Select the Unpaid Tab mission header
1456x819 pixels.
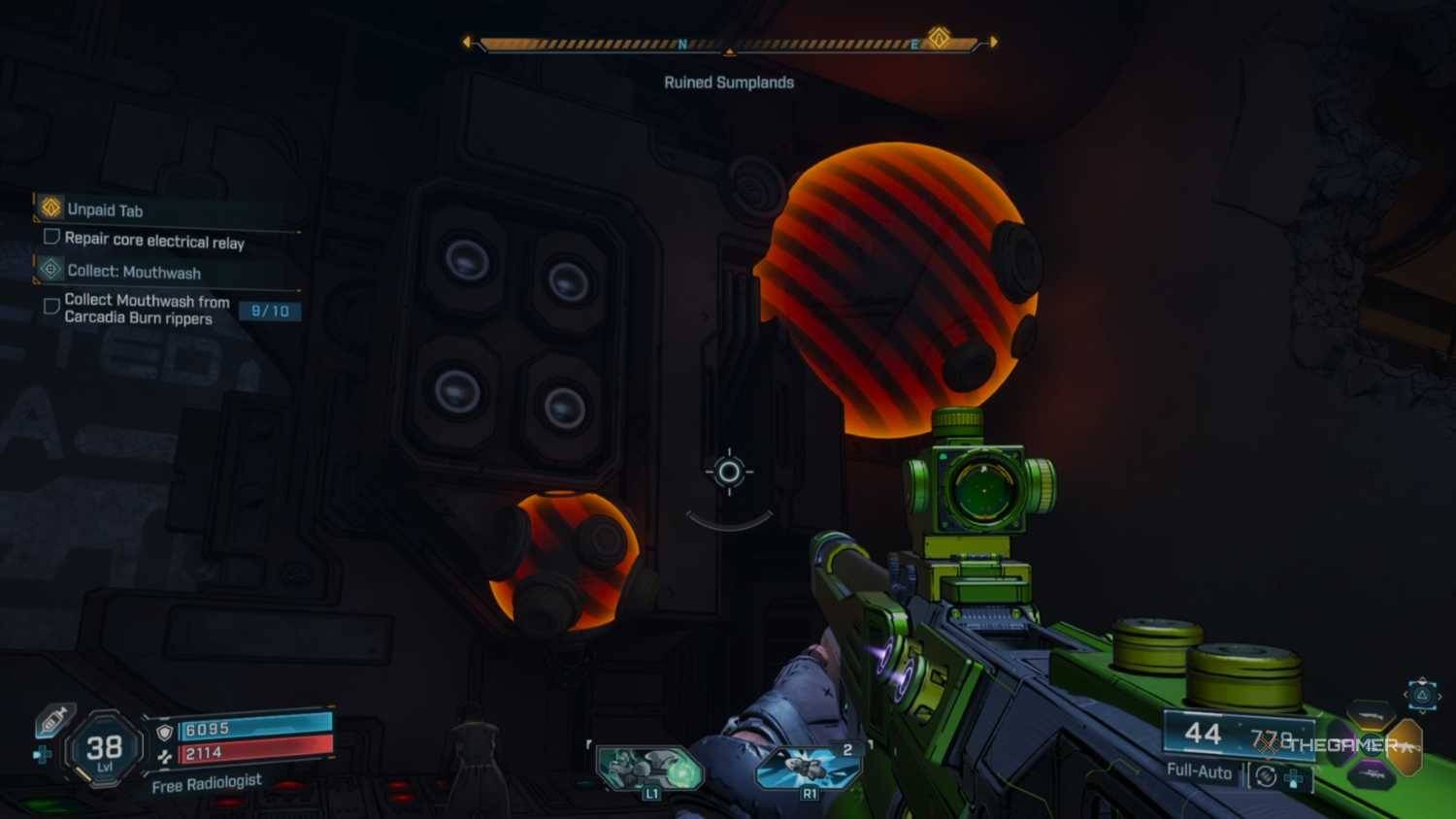tap(105, 210)
